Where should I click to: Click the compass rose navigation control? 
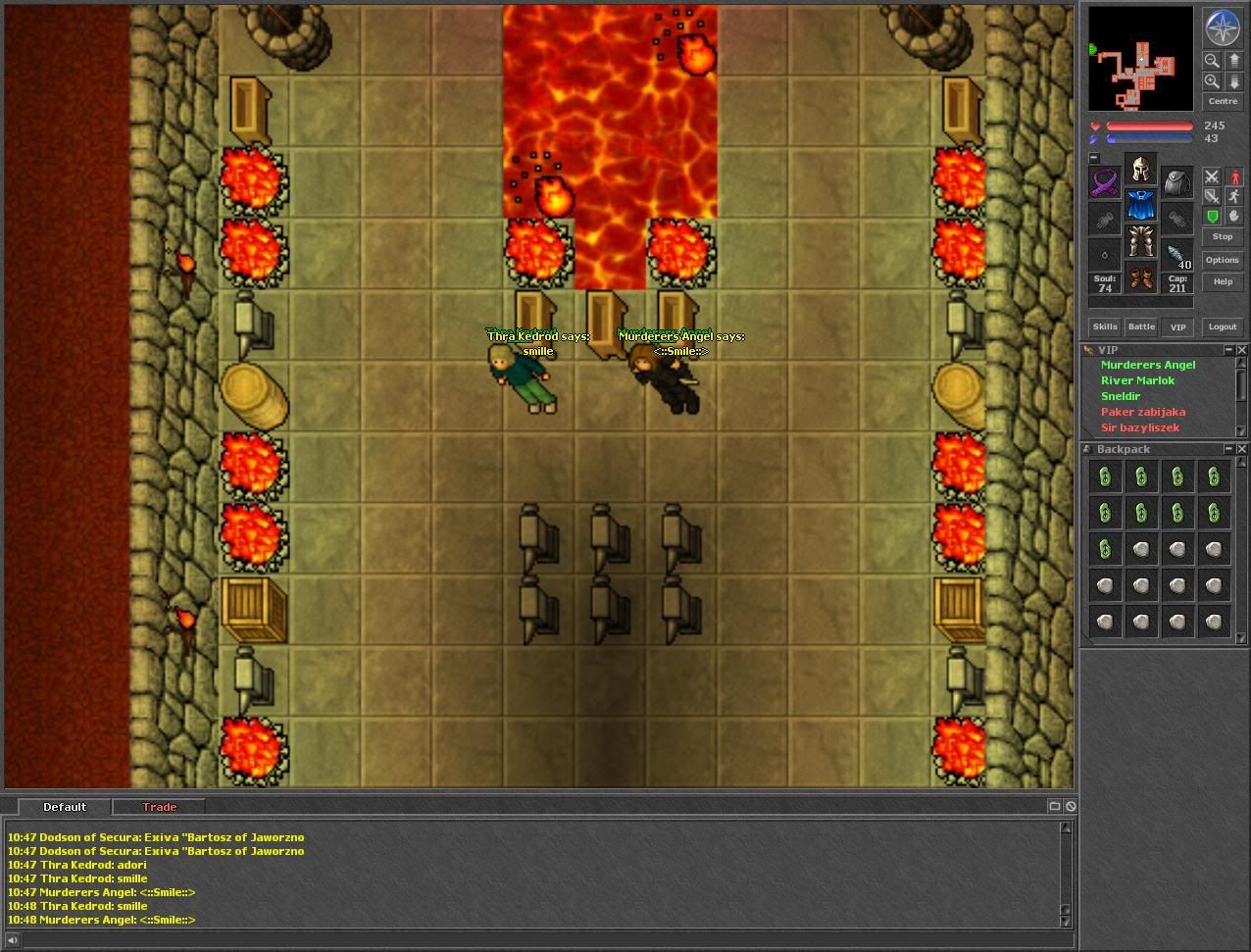[1222, 27]
